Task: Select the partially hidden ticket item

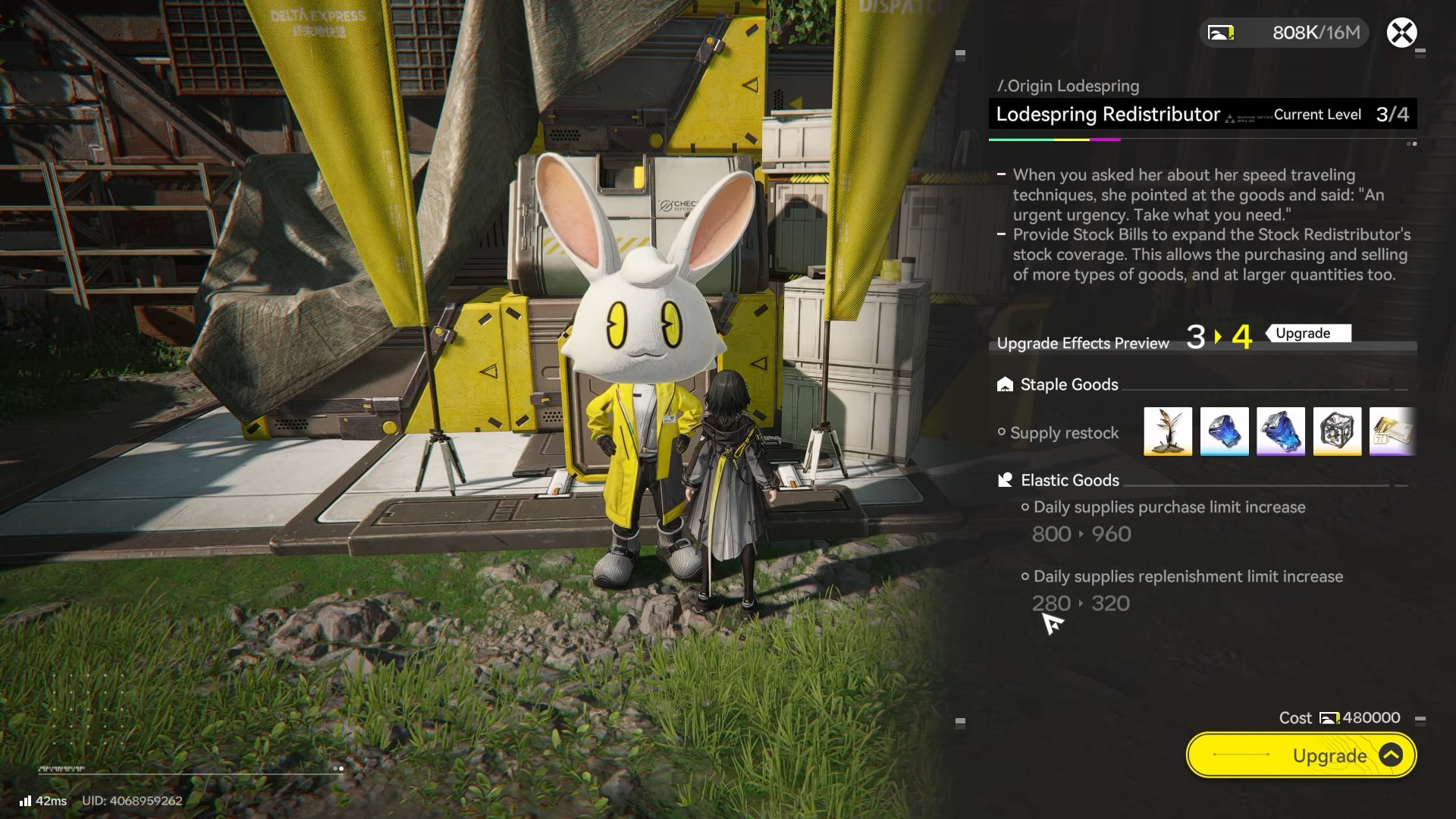Action: click(x=1392, y=431)
